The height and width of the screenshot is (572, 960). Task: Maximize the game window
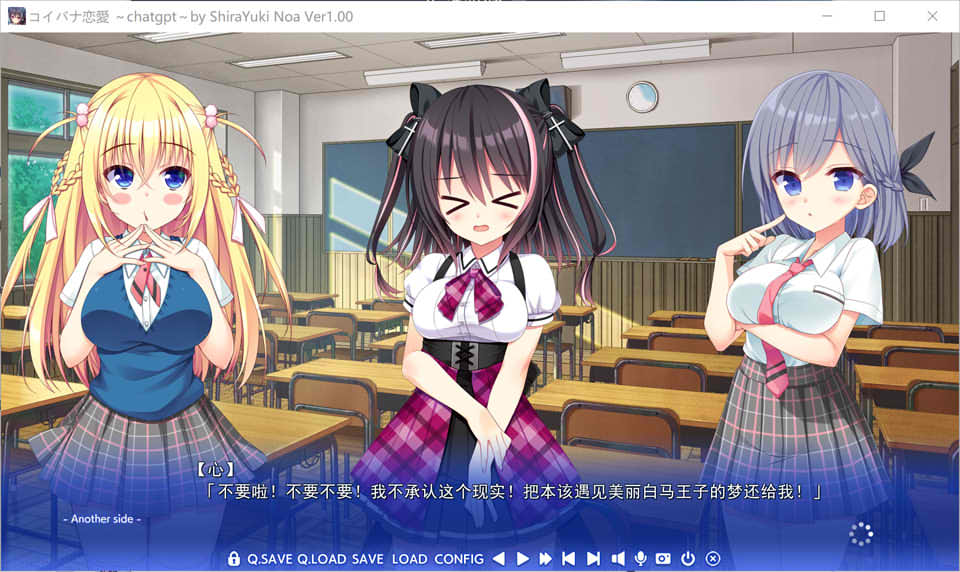(880, 16)
